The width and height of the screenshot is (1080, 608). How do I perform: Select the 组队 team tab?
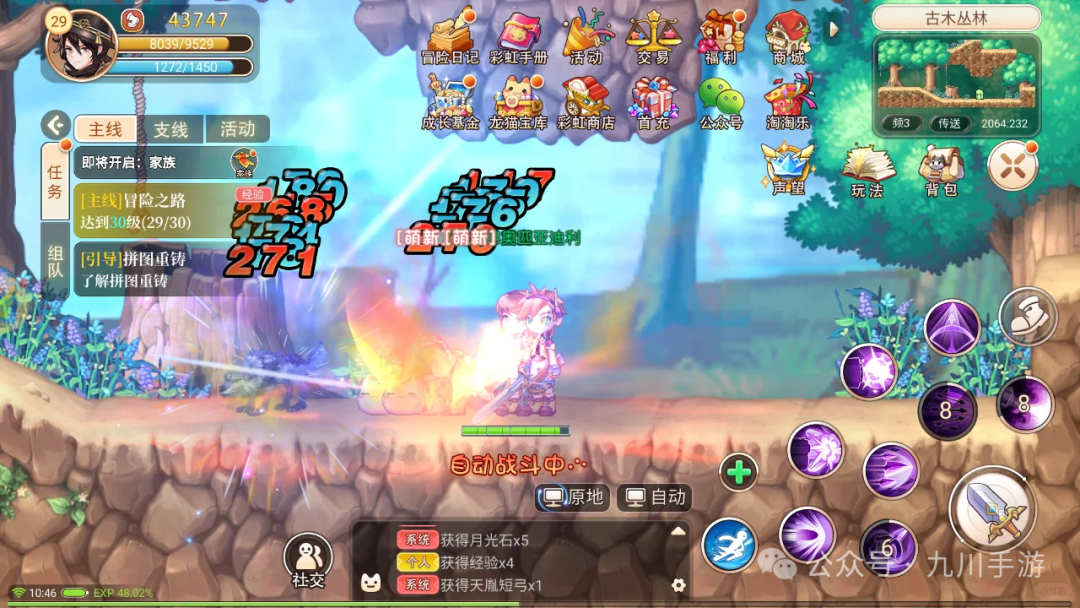click(56, 260)
